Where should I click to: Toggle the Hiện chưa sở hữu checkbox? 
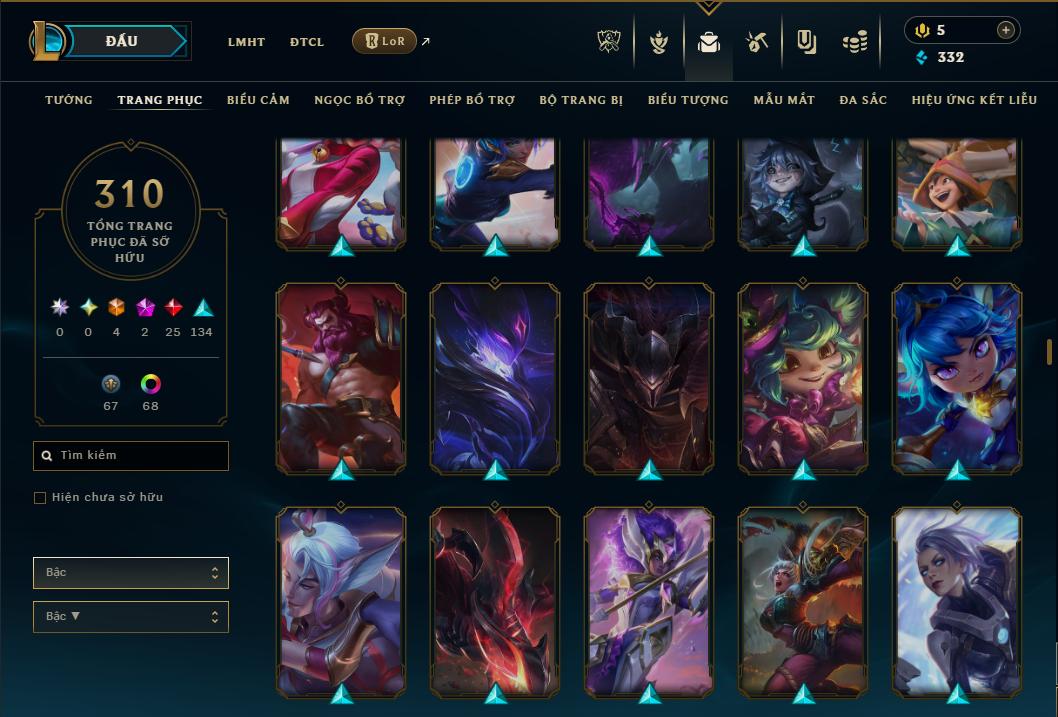pyautogui.click(x=40, y=498)
